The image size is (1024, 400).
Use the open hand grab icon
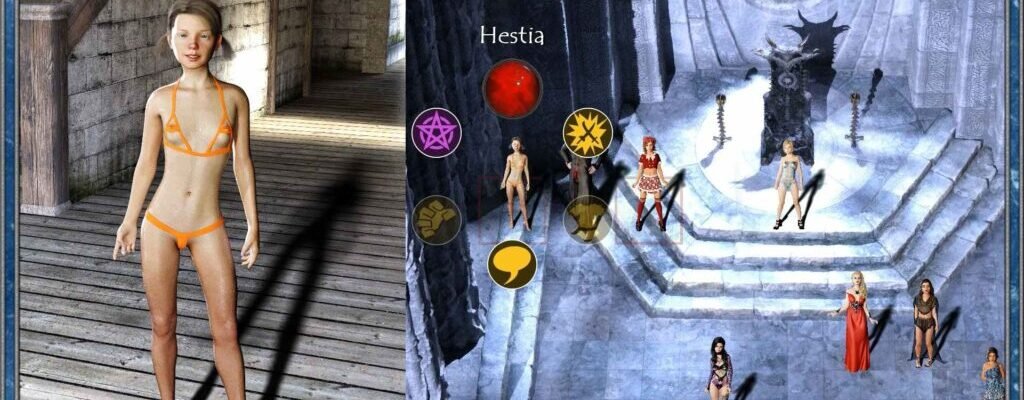click(588, 220)
